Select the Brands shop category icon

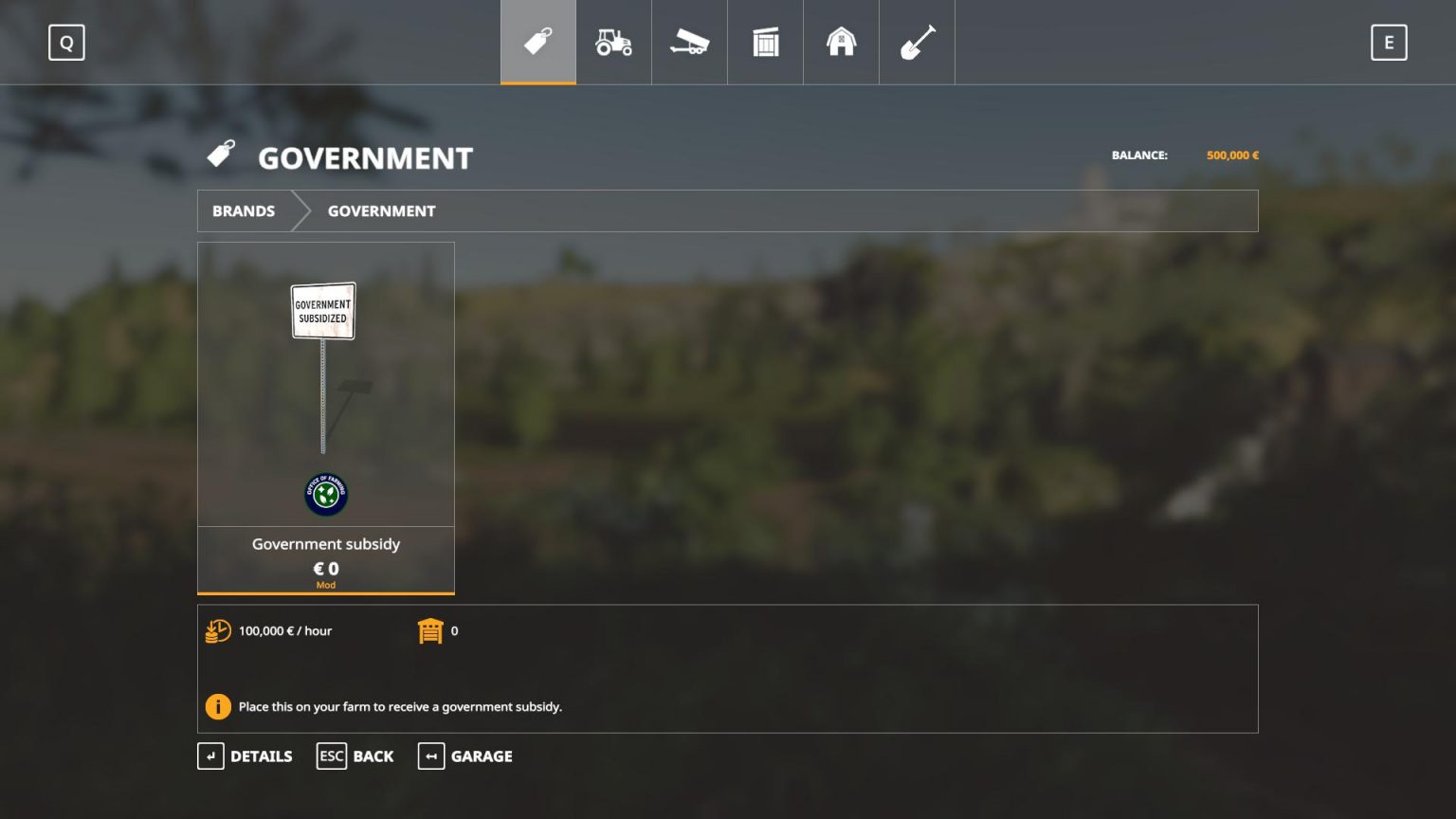537,42
